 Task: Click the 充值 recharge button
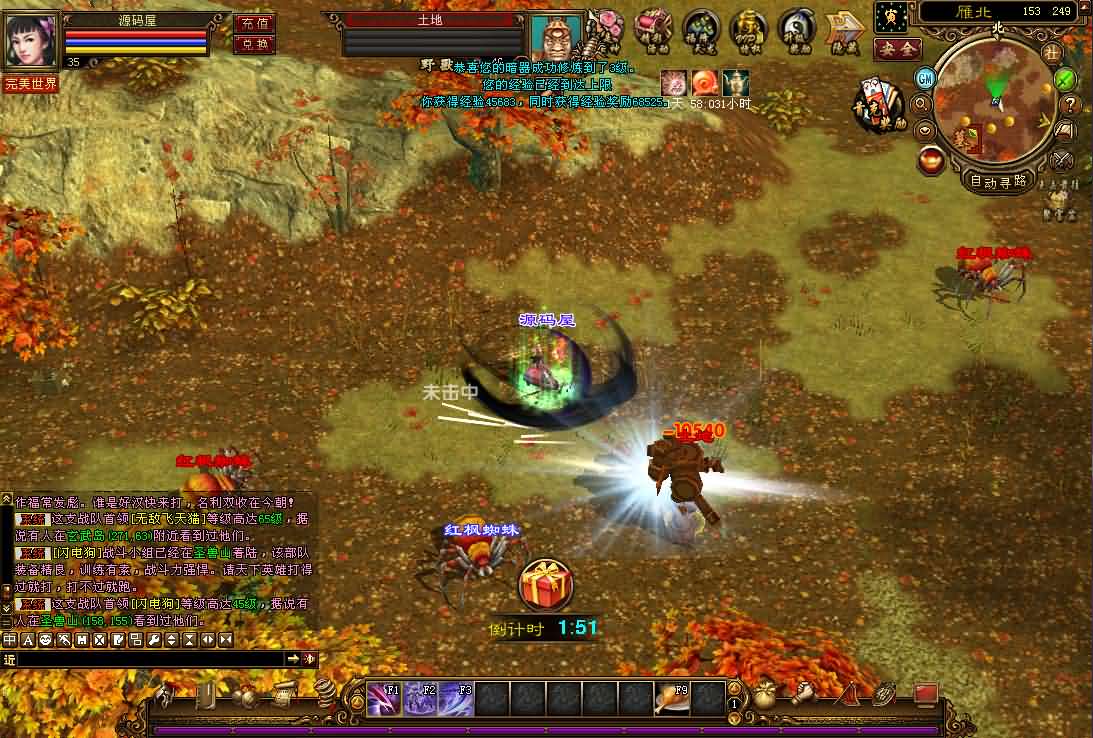coord(254,23)
